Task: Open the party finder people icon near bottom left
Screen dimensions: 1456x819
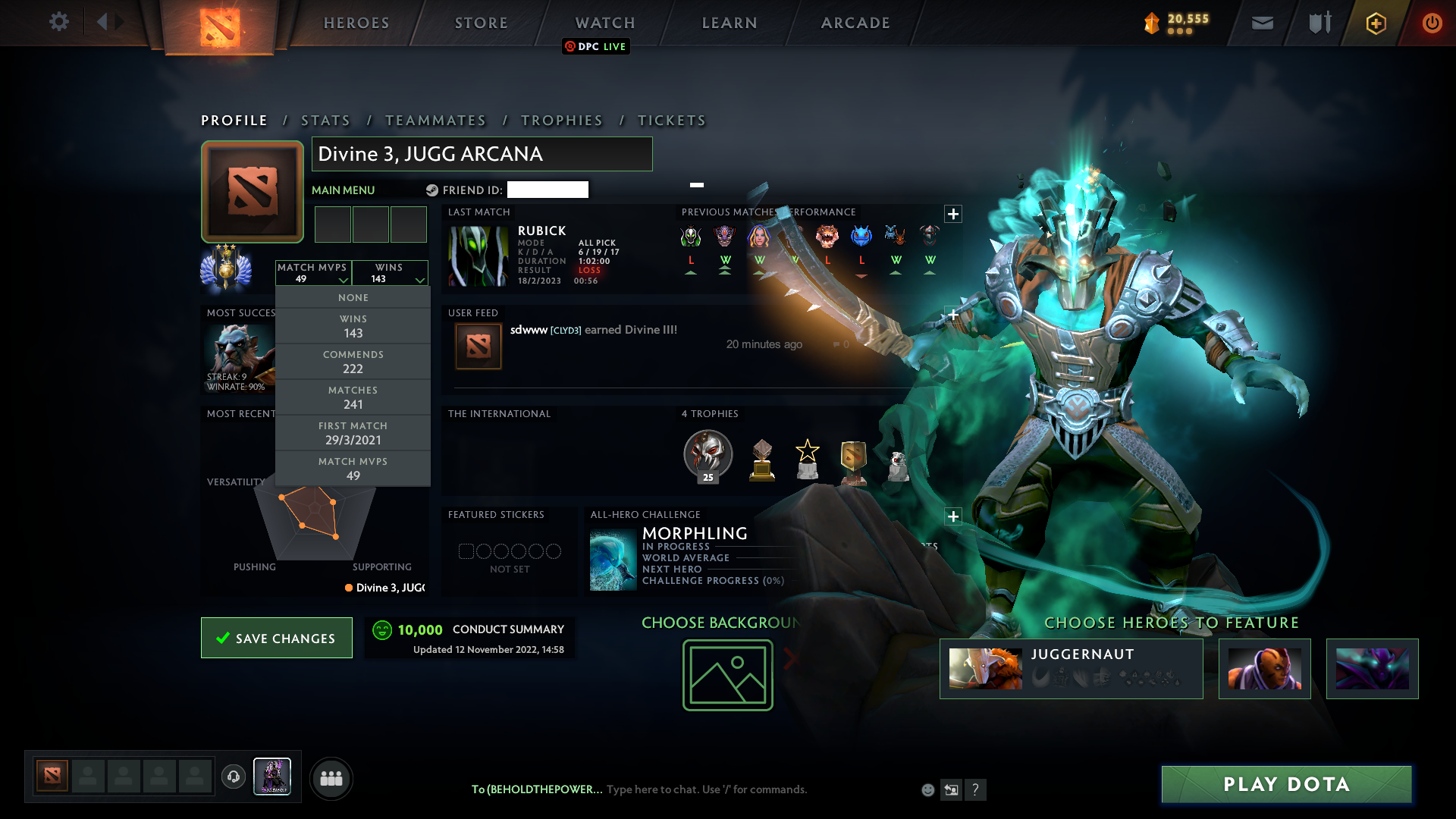Action: point(331,778)
